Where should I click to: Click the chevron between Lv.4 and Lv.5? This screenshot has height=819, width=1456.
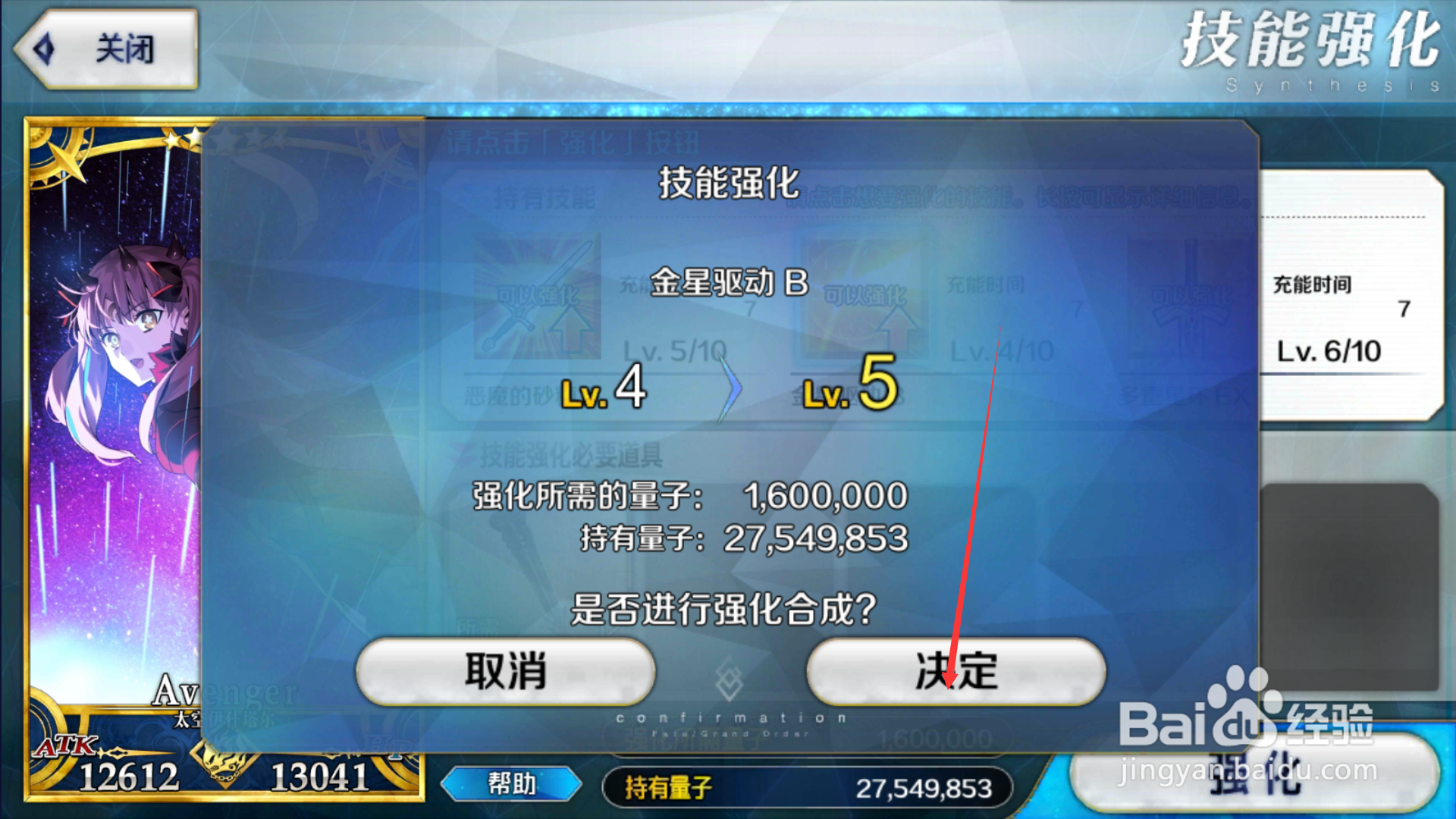pos(730,389)
